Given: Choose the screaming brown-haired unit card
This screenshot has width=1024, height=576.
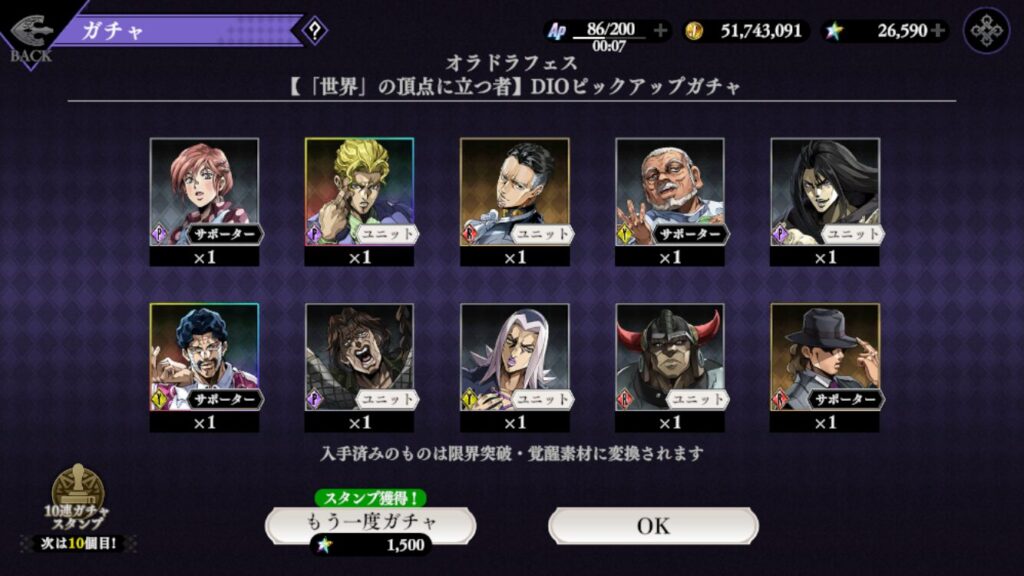Looking at the screenshot, I should 359,357.
